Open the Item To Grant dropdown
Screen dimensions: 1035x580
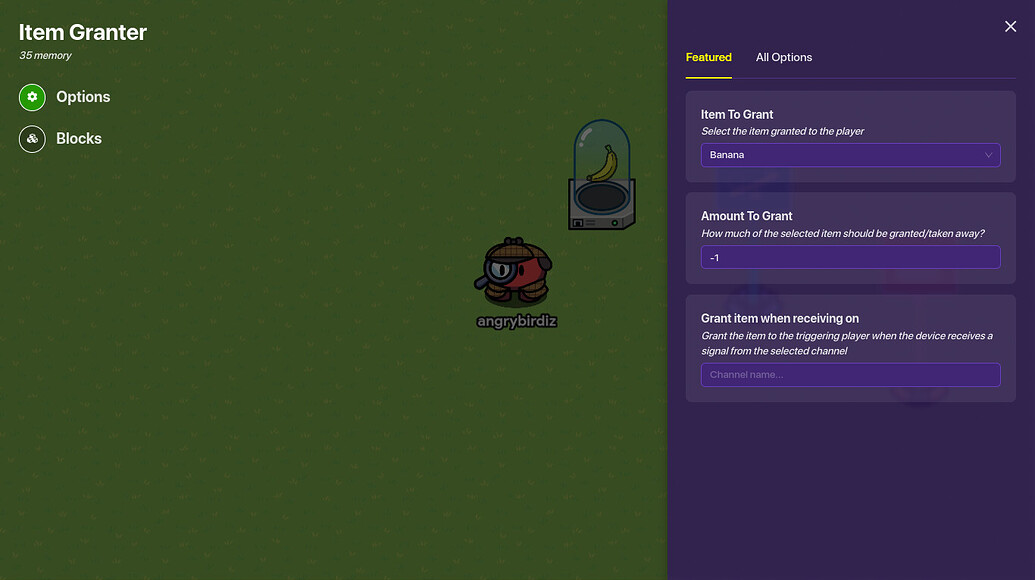click(850, 155)
